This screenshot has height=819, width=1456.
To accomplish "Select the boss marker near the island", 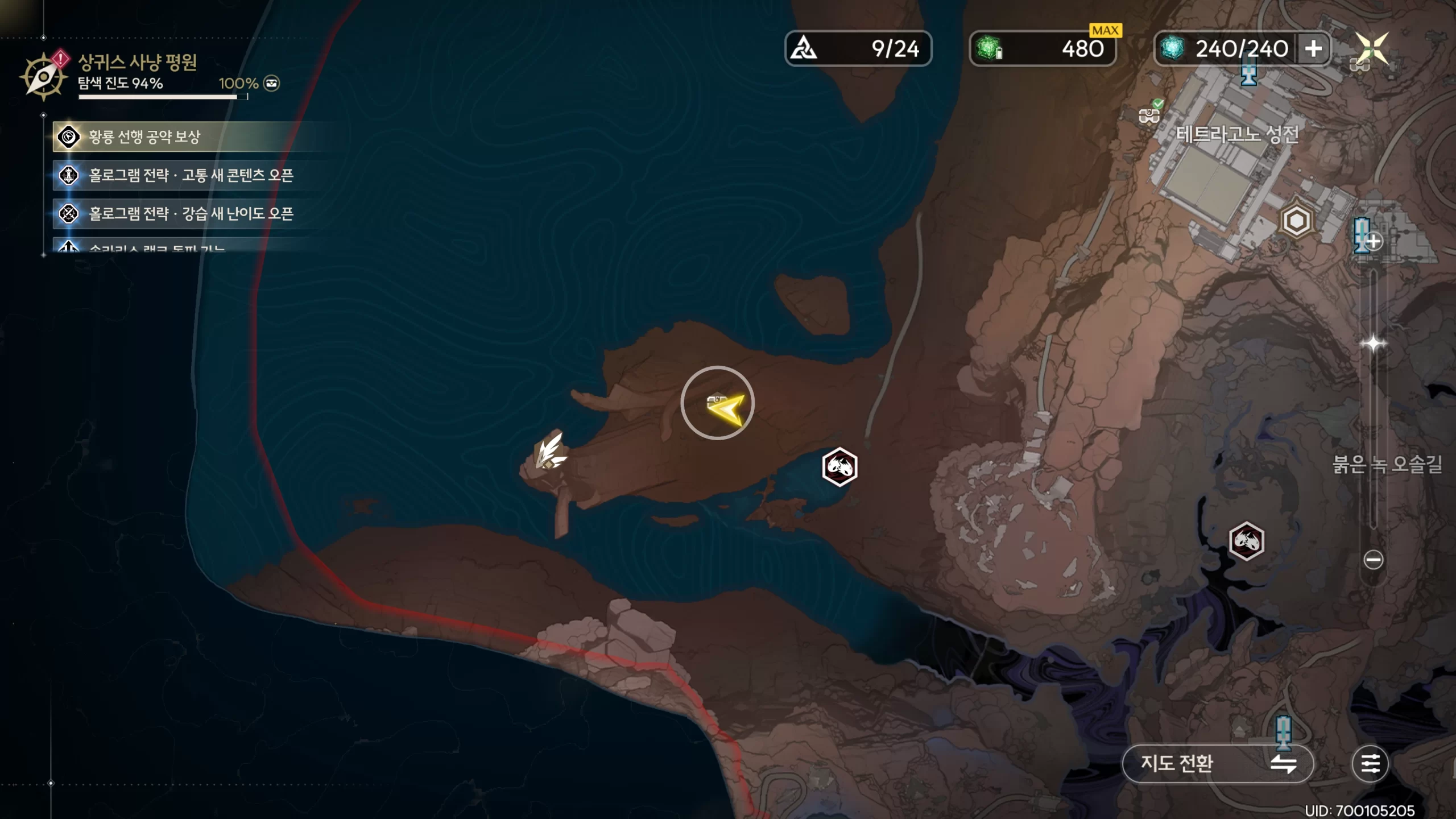I will pyautogui.click(x=839, y=467).
